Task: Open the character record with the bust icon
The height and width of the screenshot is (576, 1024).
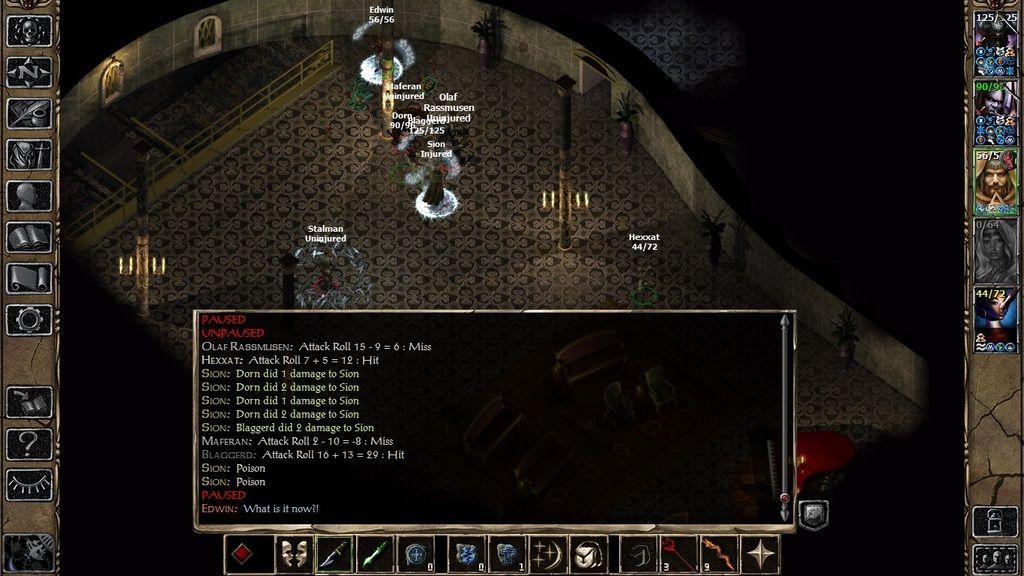Action: tap(29, 196)
